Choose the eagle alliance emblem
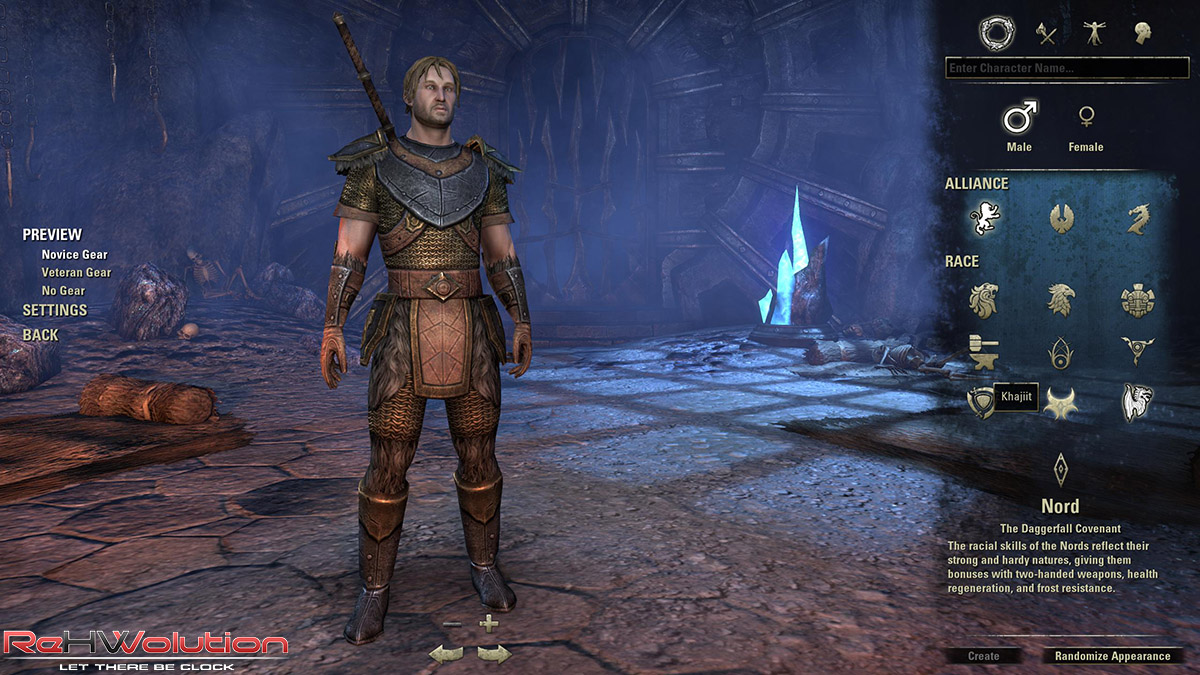The width and height of the screenshot is (1200, 675). pyautogui.click(x=1060, y=218)
